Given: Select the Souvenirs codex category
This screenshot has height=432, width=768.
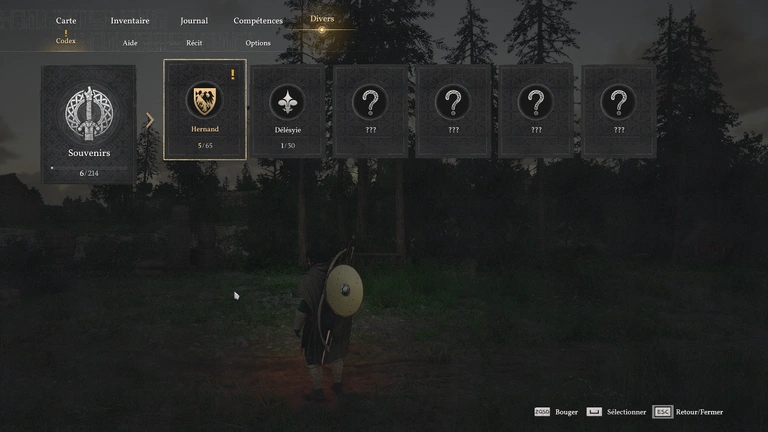Looking at the screenshot, I should (x=88, y=124).
